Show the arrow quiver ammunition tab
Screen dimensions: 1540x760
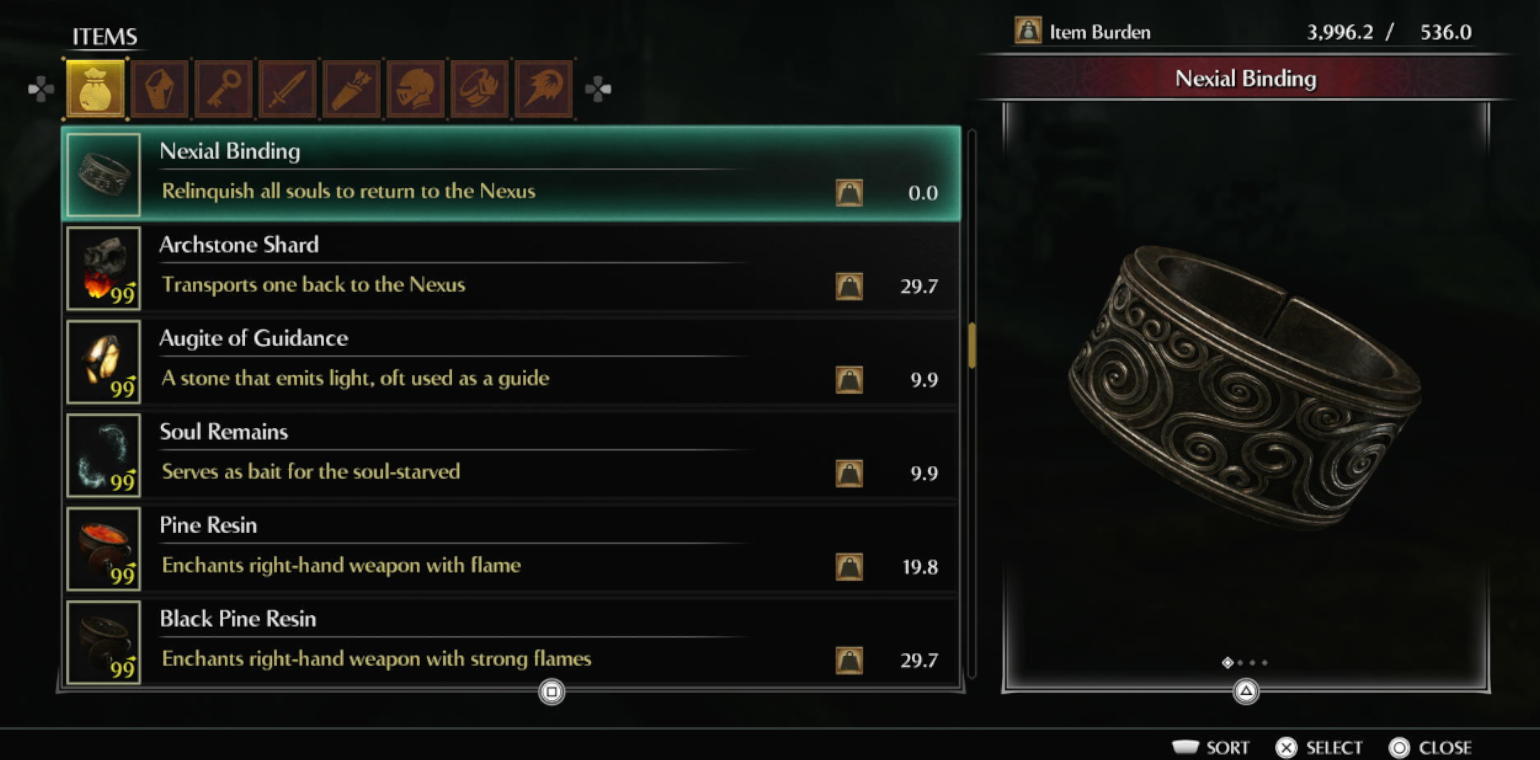pyautogui.click(x=352, y=90)
